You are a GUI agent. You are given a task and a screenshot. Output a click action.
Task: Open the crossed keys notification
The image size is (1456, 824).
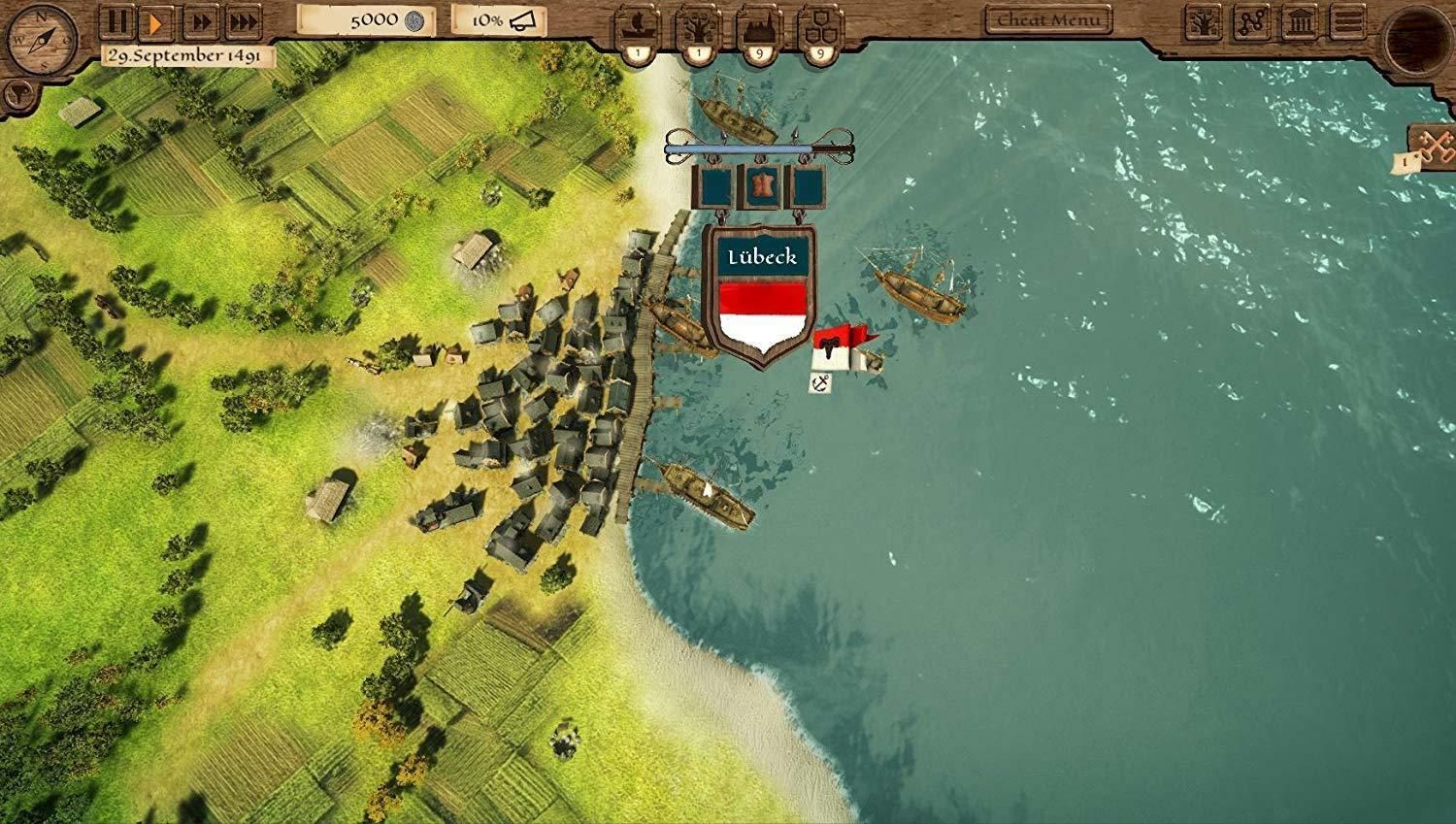point(1432,146)
